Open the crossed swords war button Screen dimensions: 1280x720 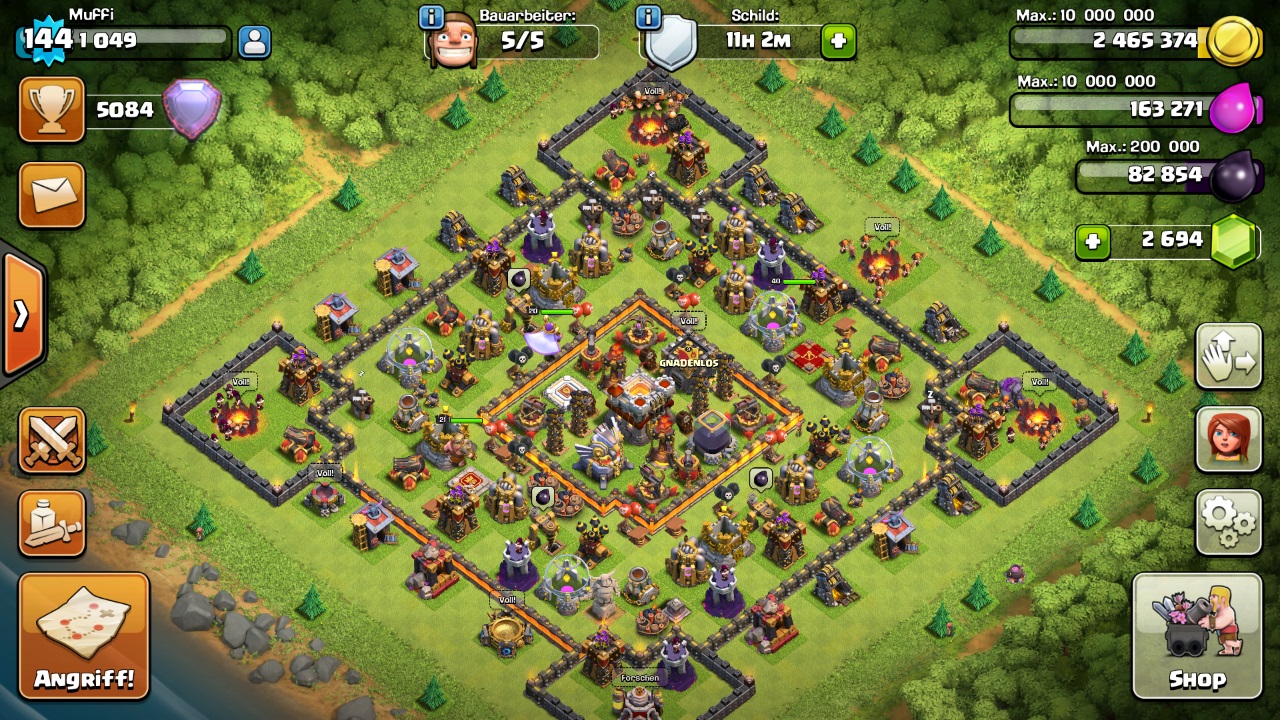coord(51,440)
